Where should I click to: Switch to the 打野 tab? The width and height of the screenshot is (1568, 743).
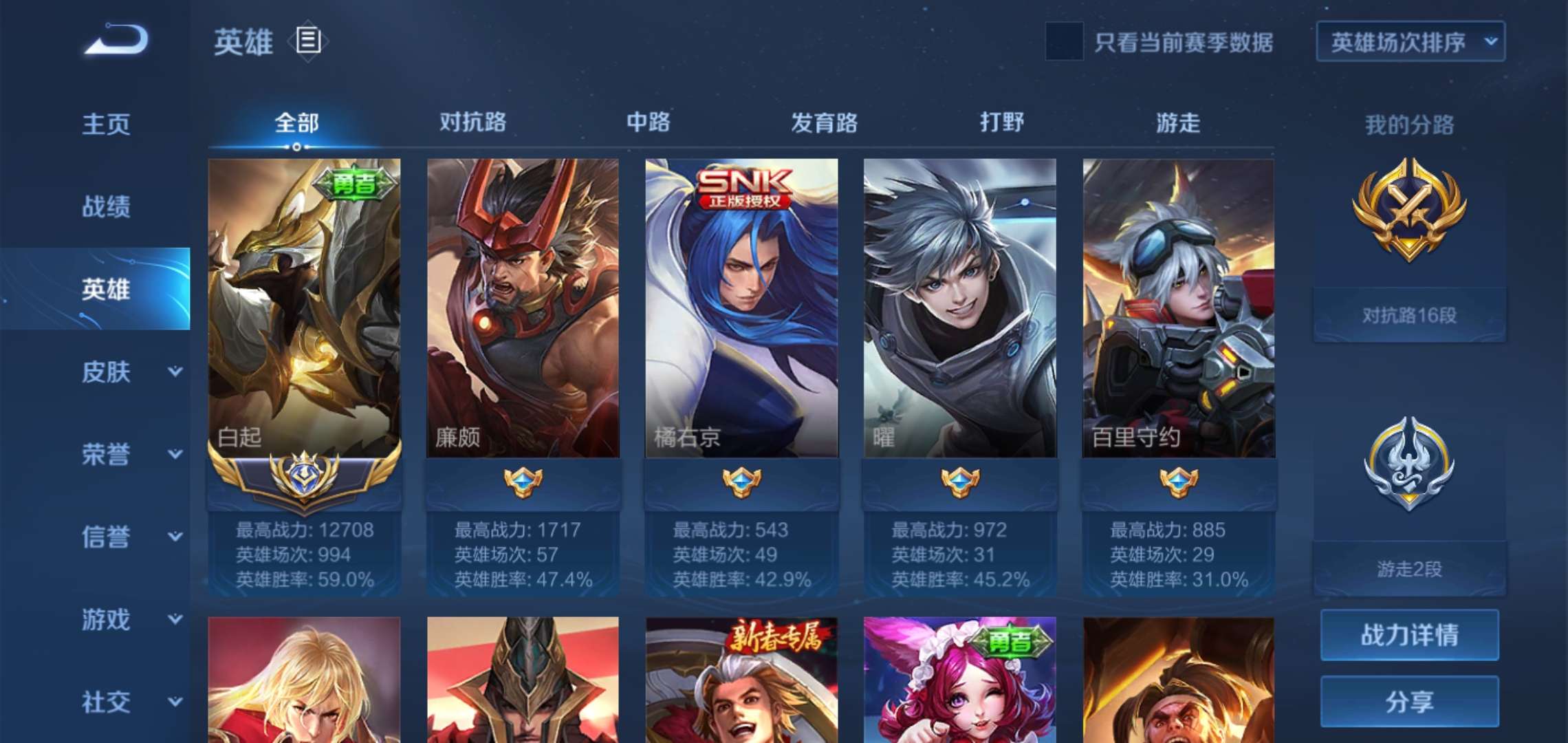(1004, 122)
